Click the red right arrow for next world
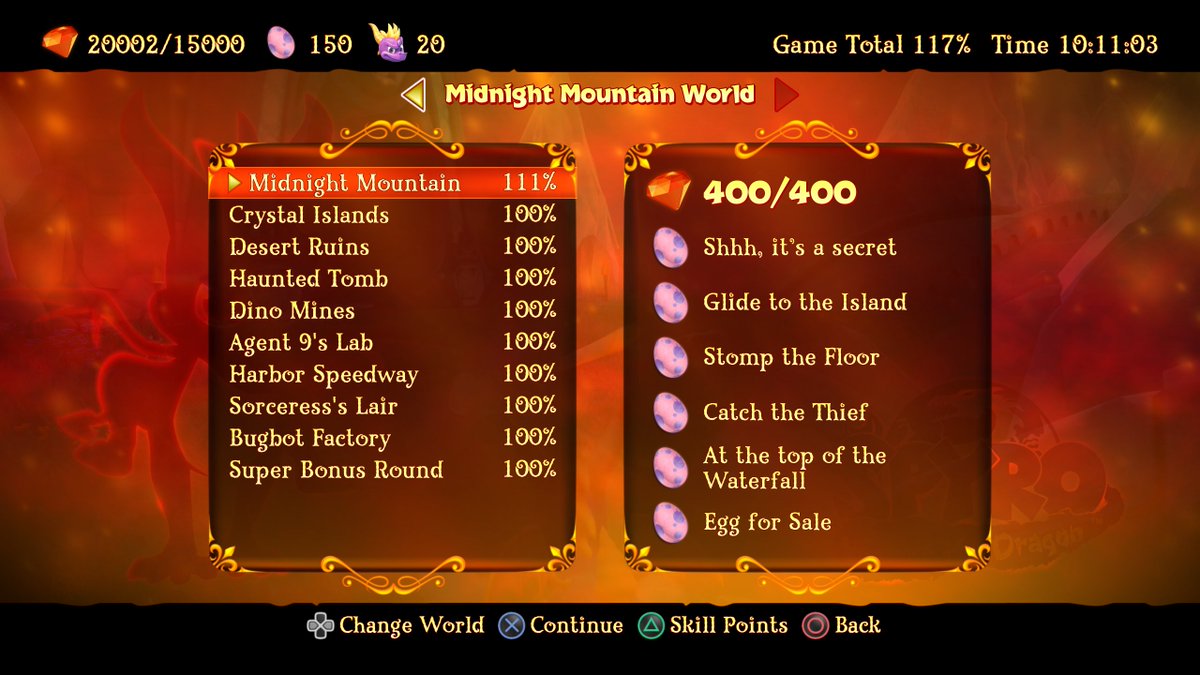This screenshot has height=675, width=1200. (x=786, y=95)
